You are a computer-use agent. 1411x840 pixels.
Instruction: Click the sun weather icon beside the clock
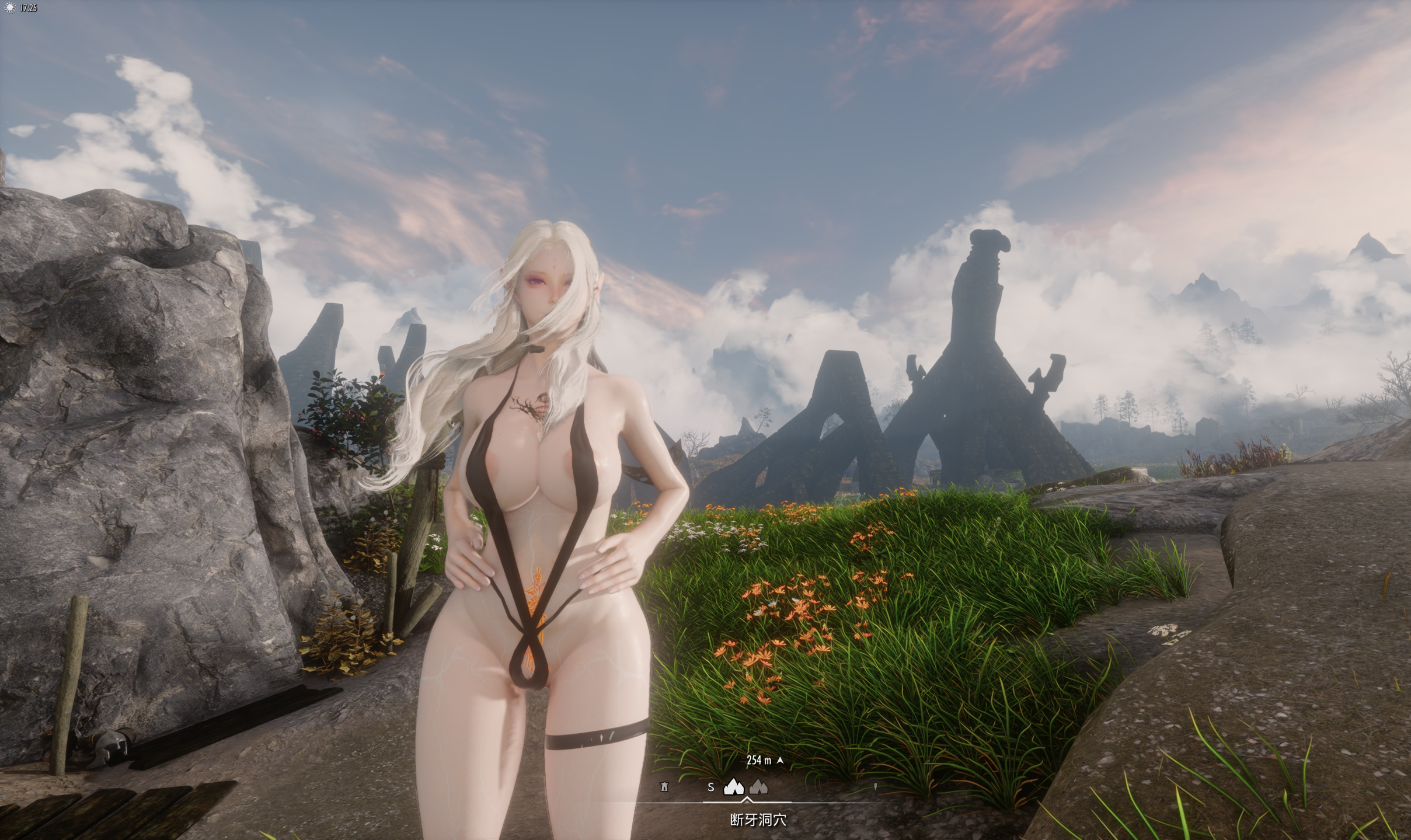click(x=9, y=8)
